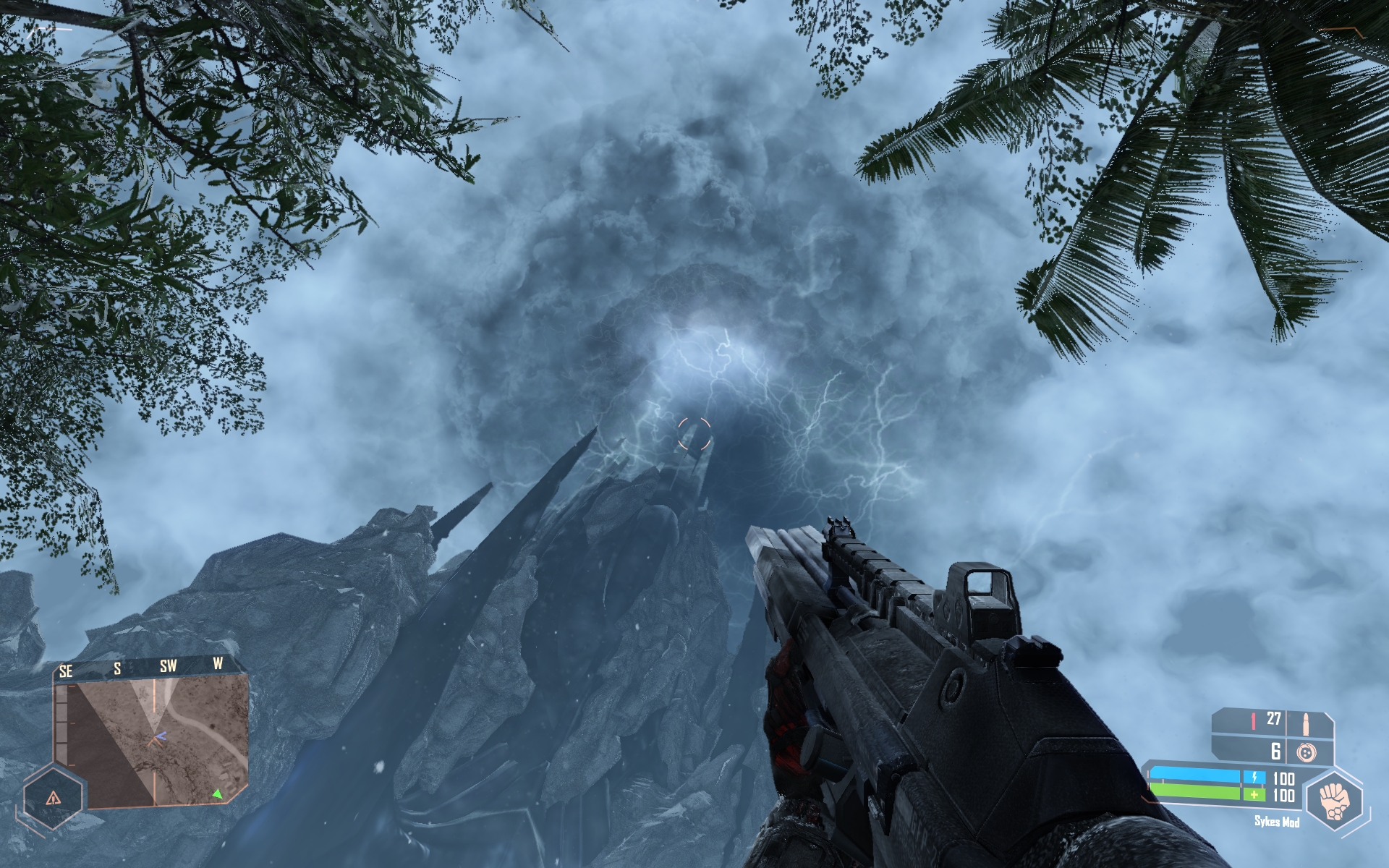Activate the fist suit mode icon
The image size is (1389, 868).
click(x=1334, y=800)
